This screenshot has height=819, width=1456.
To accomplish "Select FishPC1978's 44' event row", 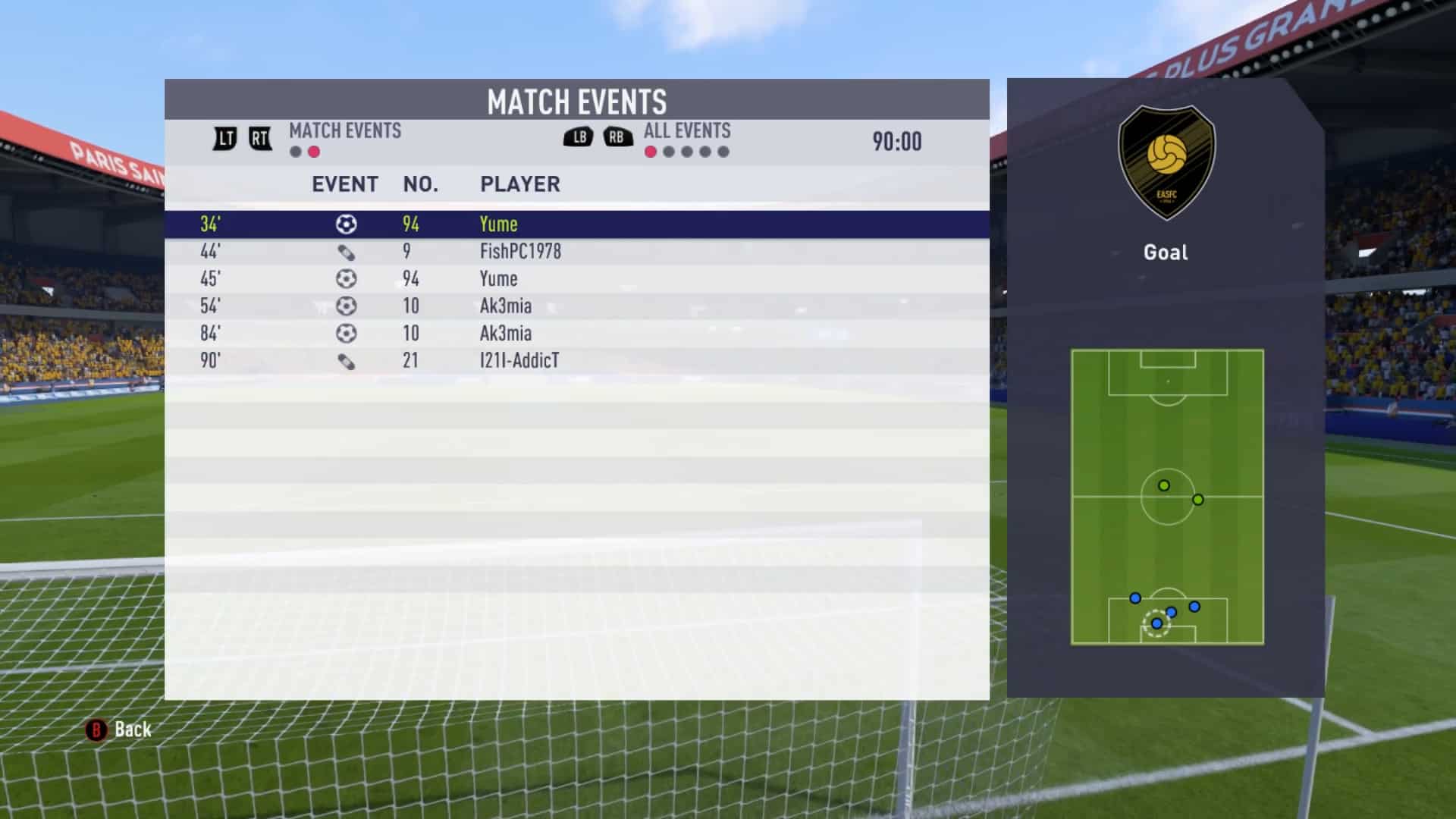I will click(576, 252).
